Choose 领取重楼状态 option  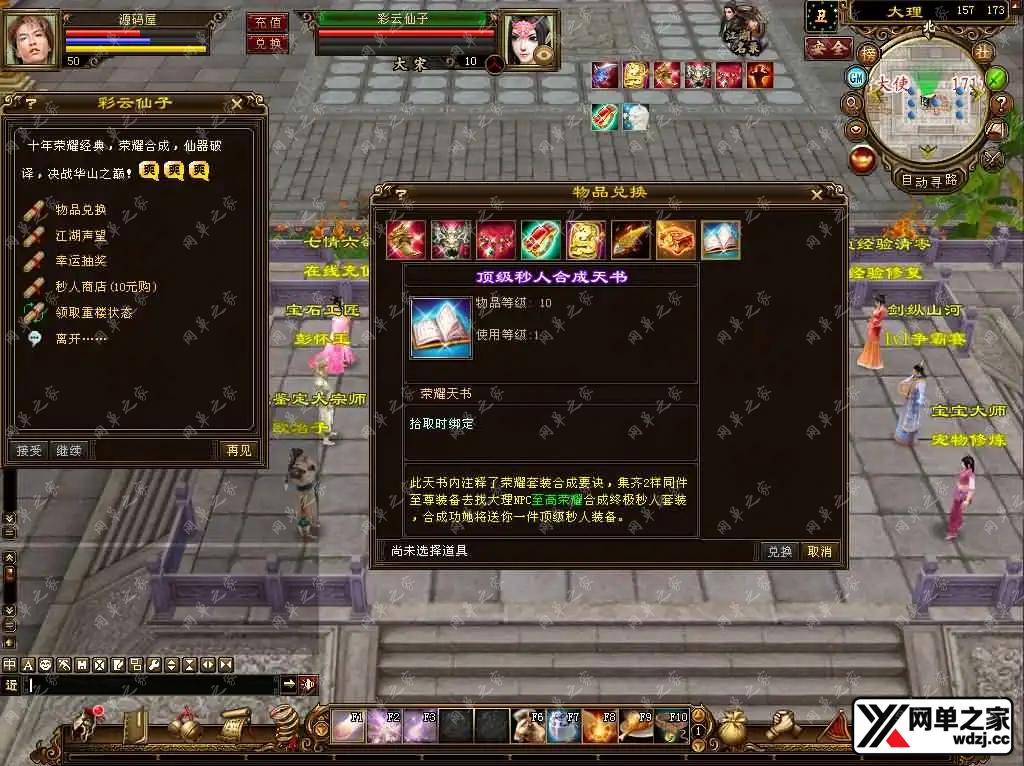point(94,313)
